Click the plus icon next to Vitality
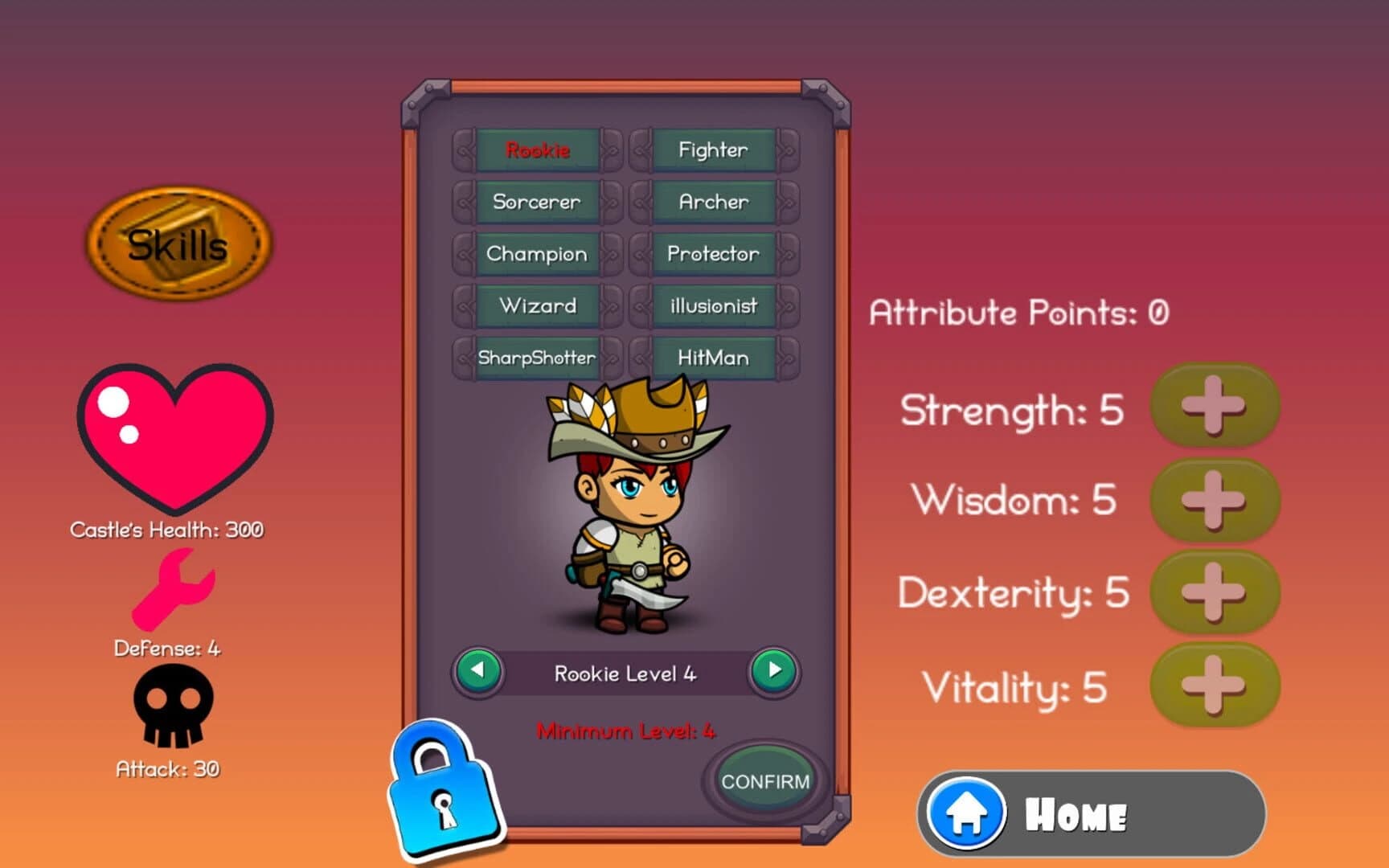The image size is (1389, 868). coord(1215,685)
